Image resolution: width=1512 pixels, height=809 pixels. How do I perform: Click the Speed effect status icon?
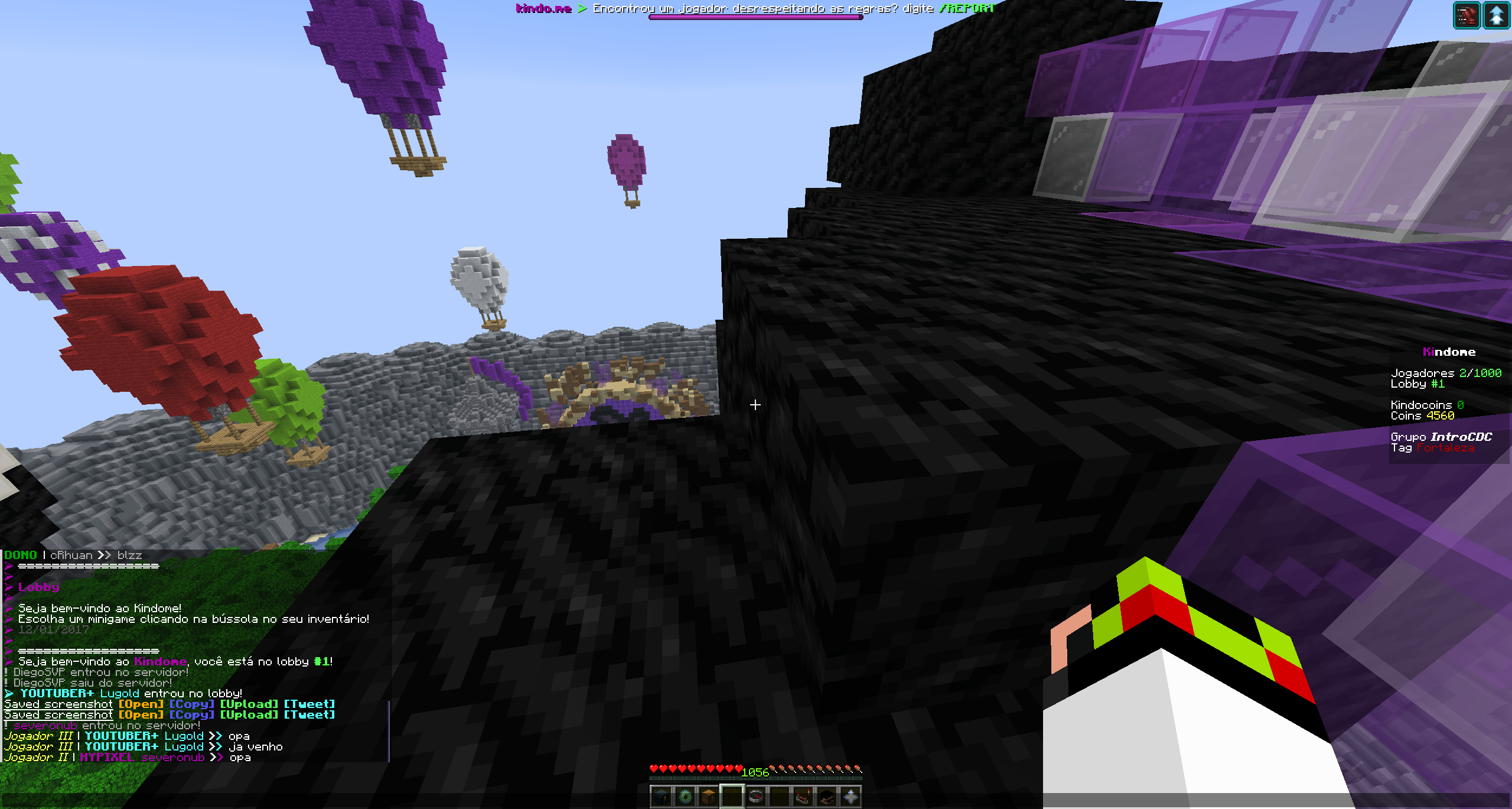[x=1467, y=15]
